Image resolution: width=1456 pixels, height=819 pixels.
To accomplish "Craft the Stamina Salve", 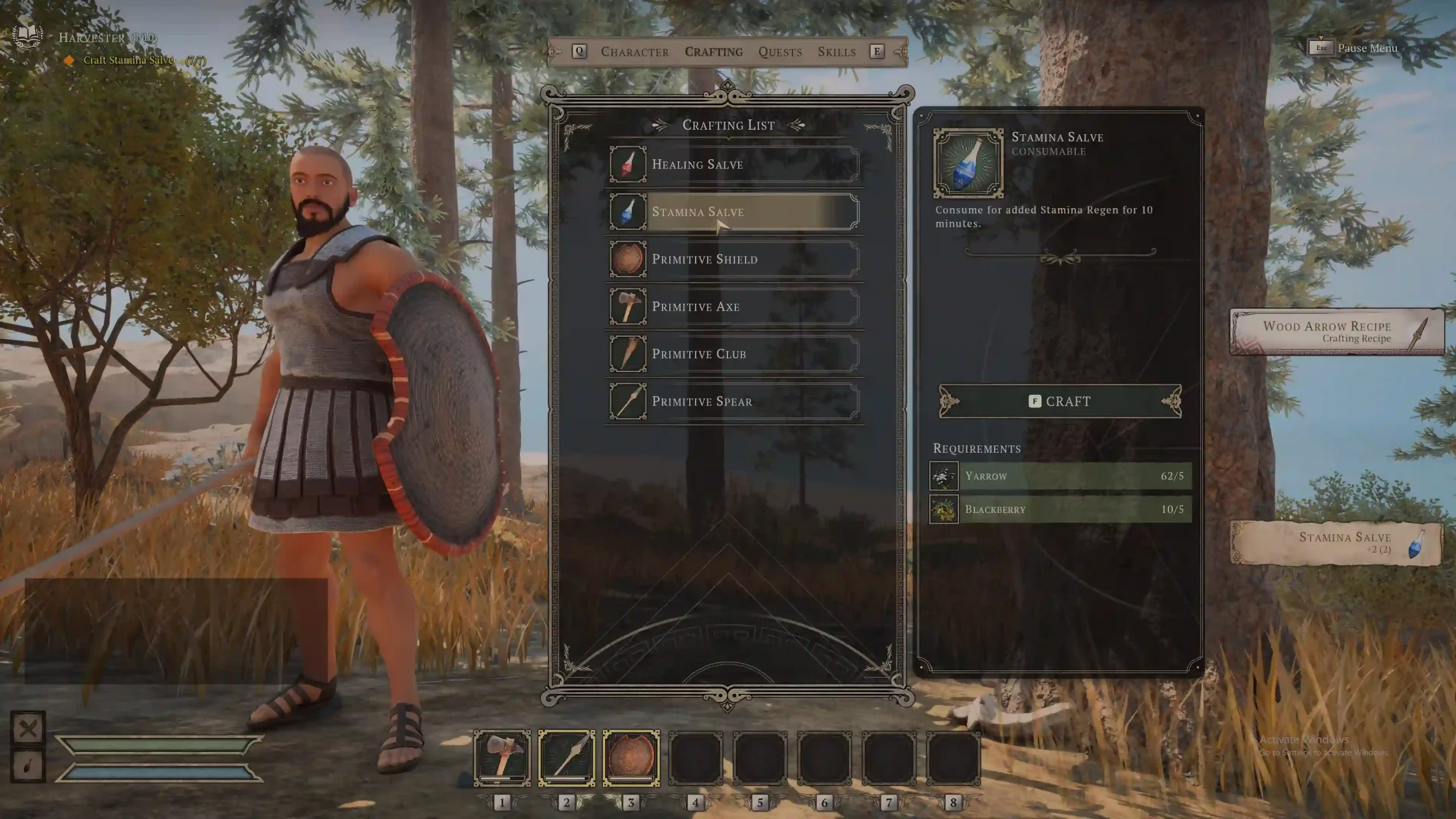I will (x=1060, y=402).
